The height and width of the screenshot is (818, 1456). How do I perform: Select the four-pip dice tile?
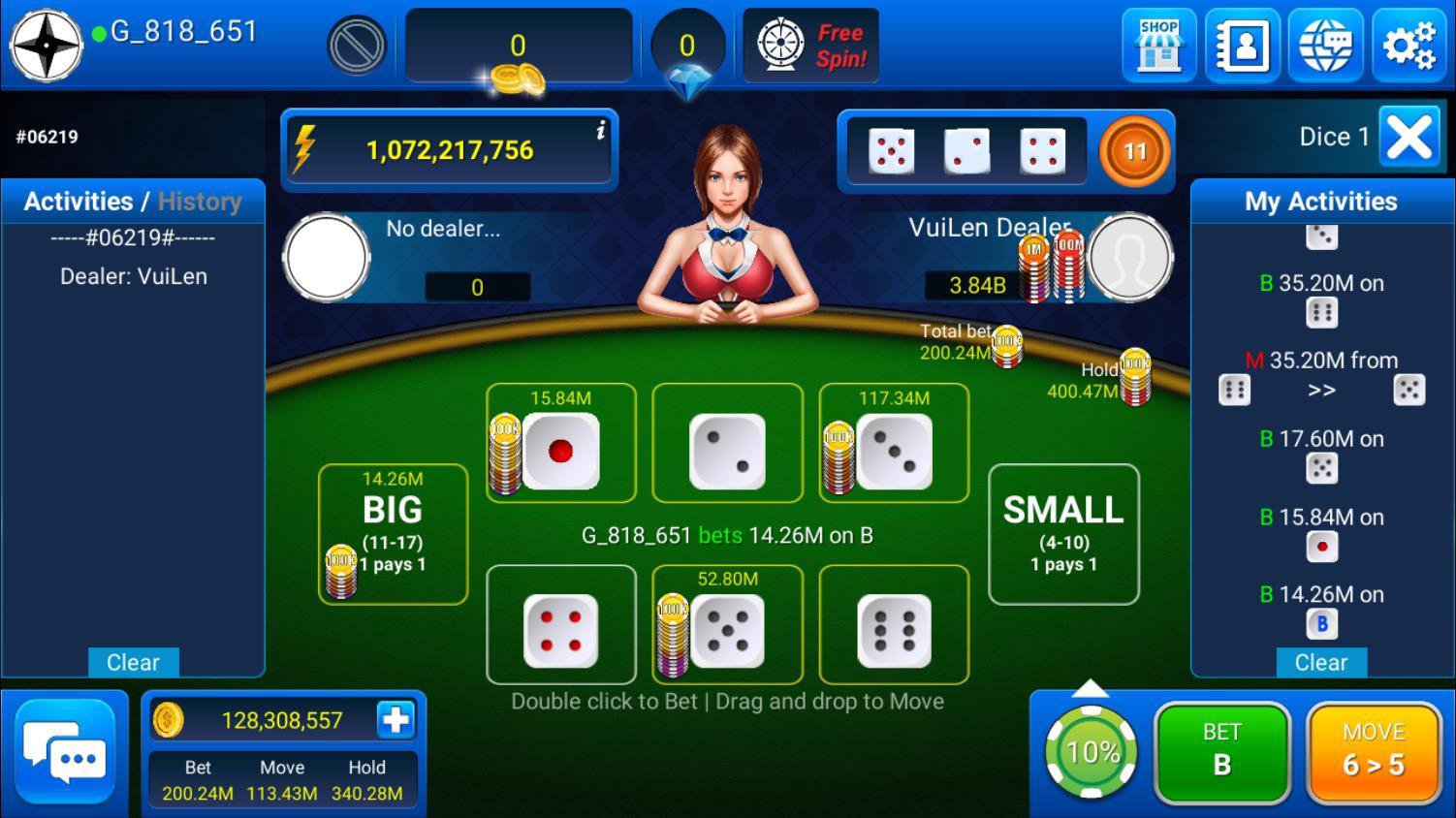click(560, 631)
